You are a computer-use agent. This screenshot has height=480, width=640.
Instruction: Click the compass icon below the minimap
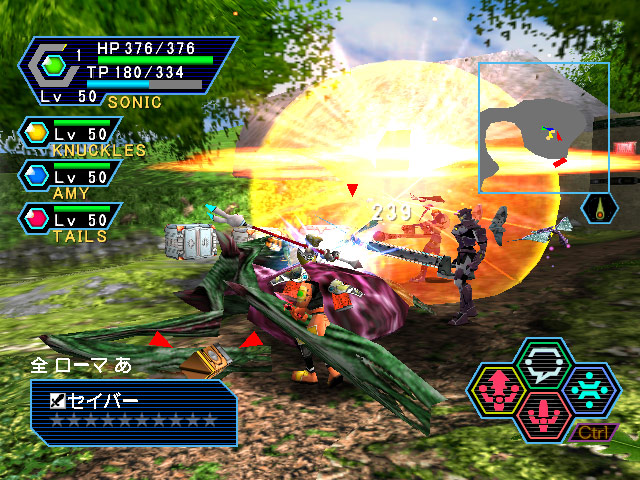point(598,208)
